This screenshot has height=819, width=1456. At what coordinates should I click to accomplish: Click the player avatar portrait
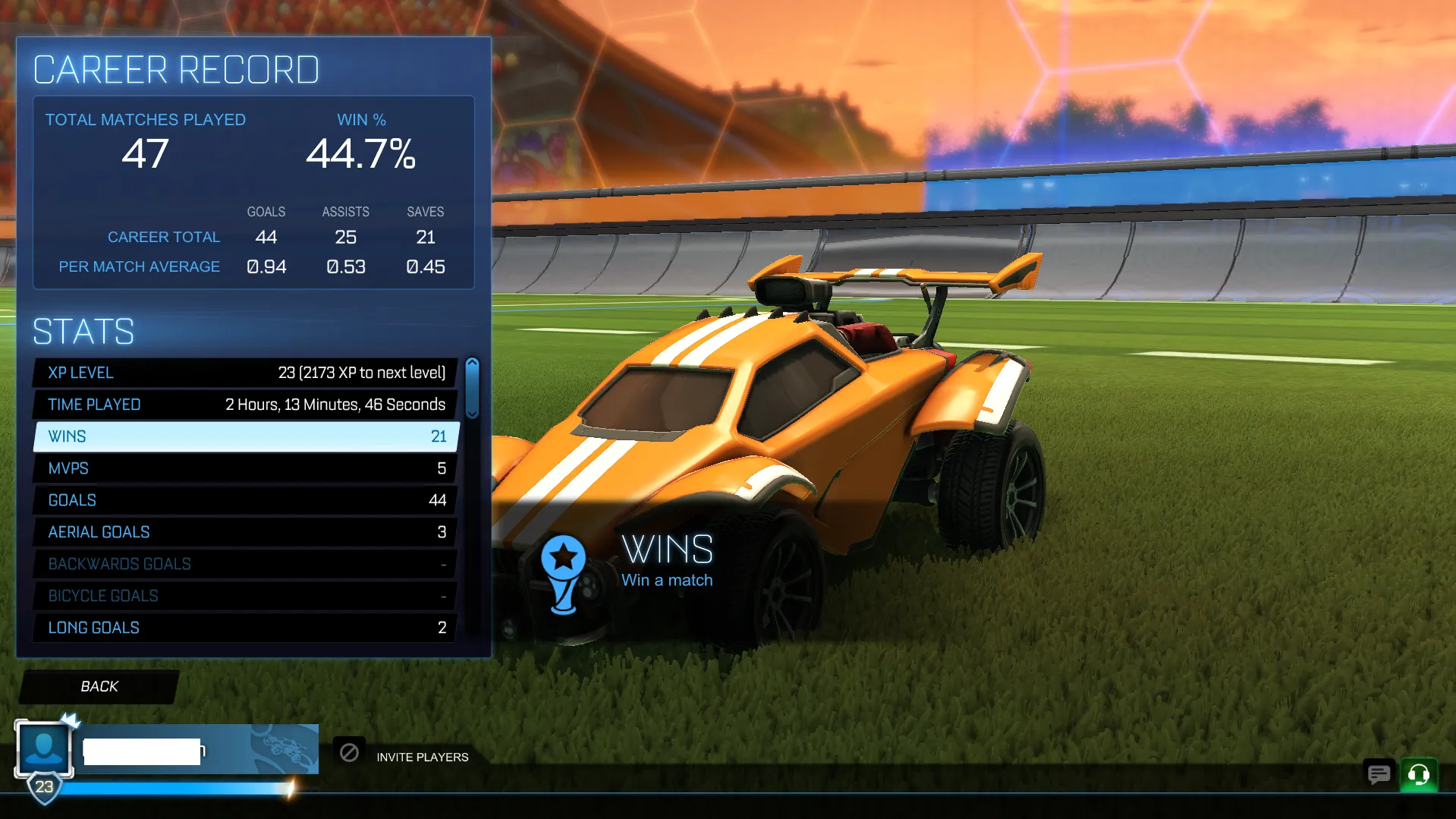coord(43,748)
